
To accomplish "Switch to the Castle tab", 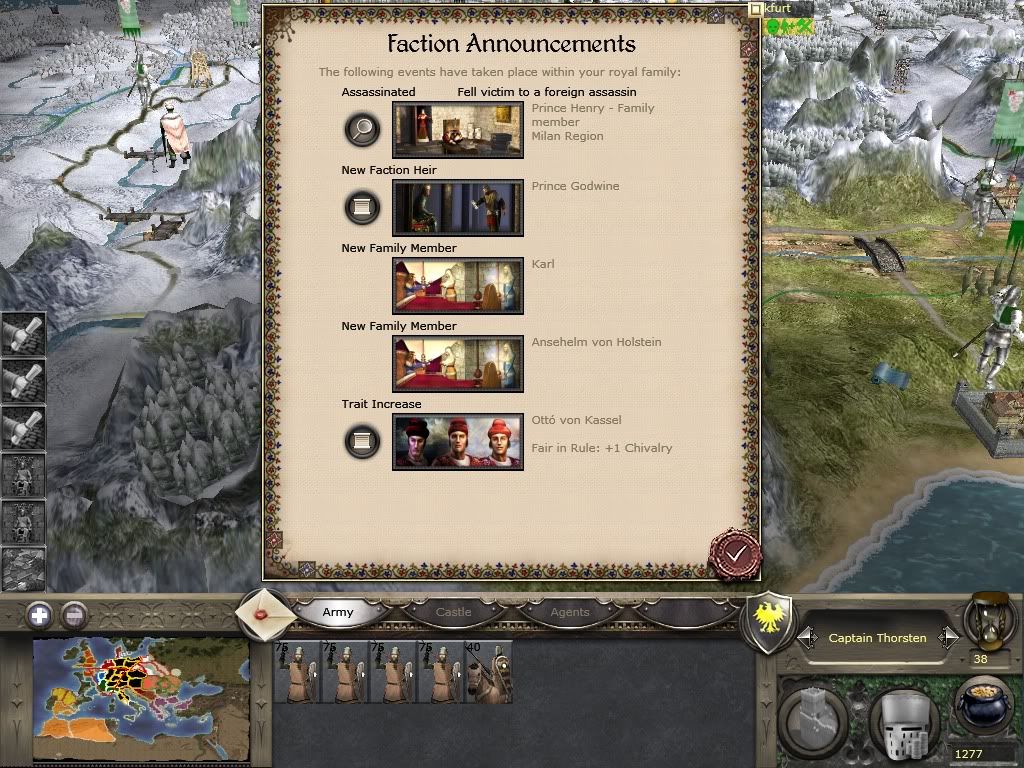I will tap(453, 612).
